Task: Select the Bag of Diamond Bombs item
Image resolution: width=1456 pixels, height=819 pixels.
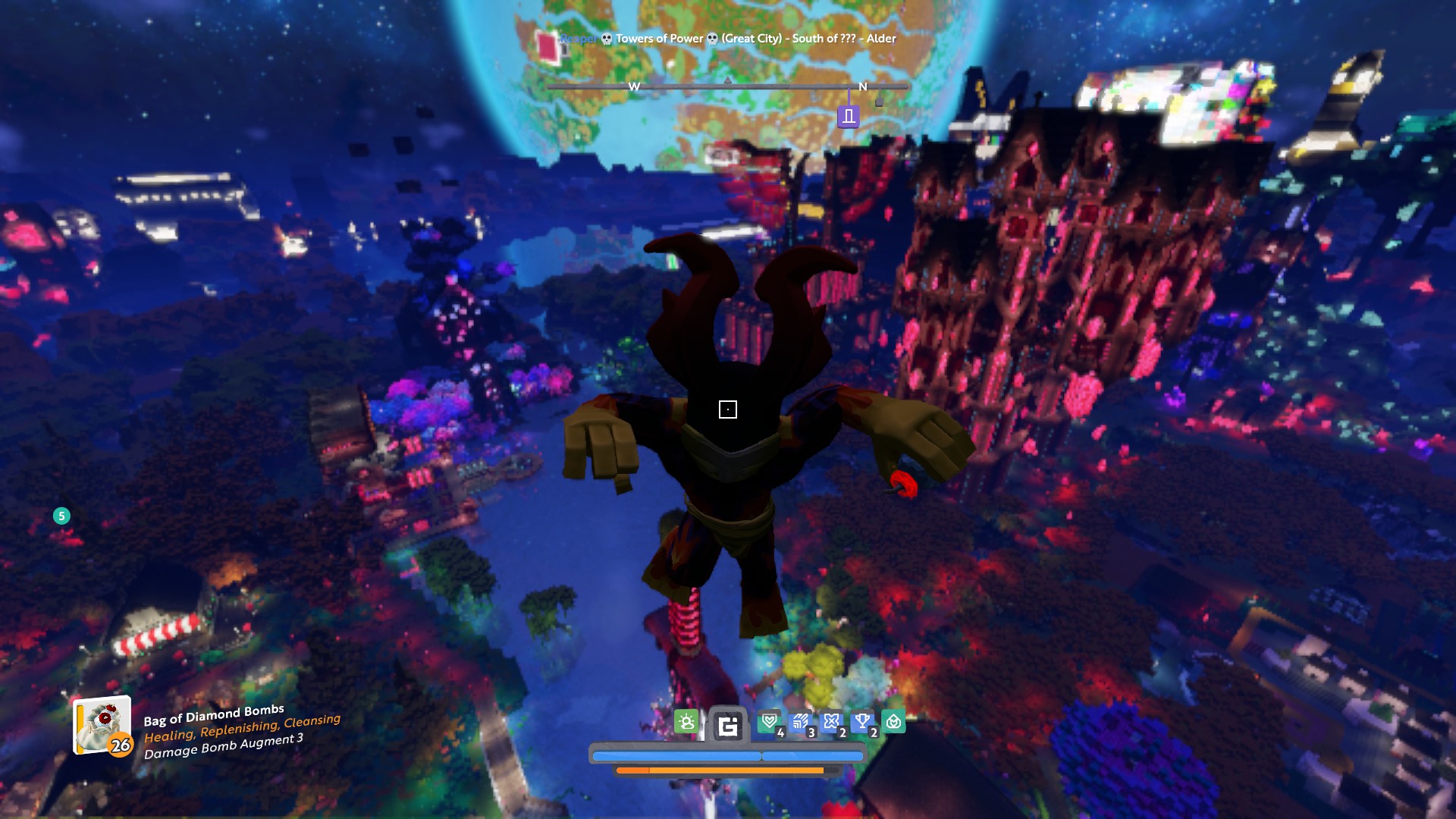Action: [x=102, y=726]
